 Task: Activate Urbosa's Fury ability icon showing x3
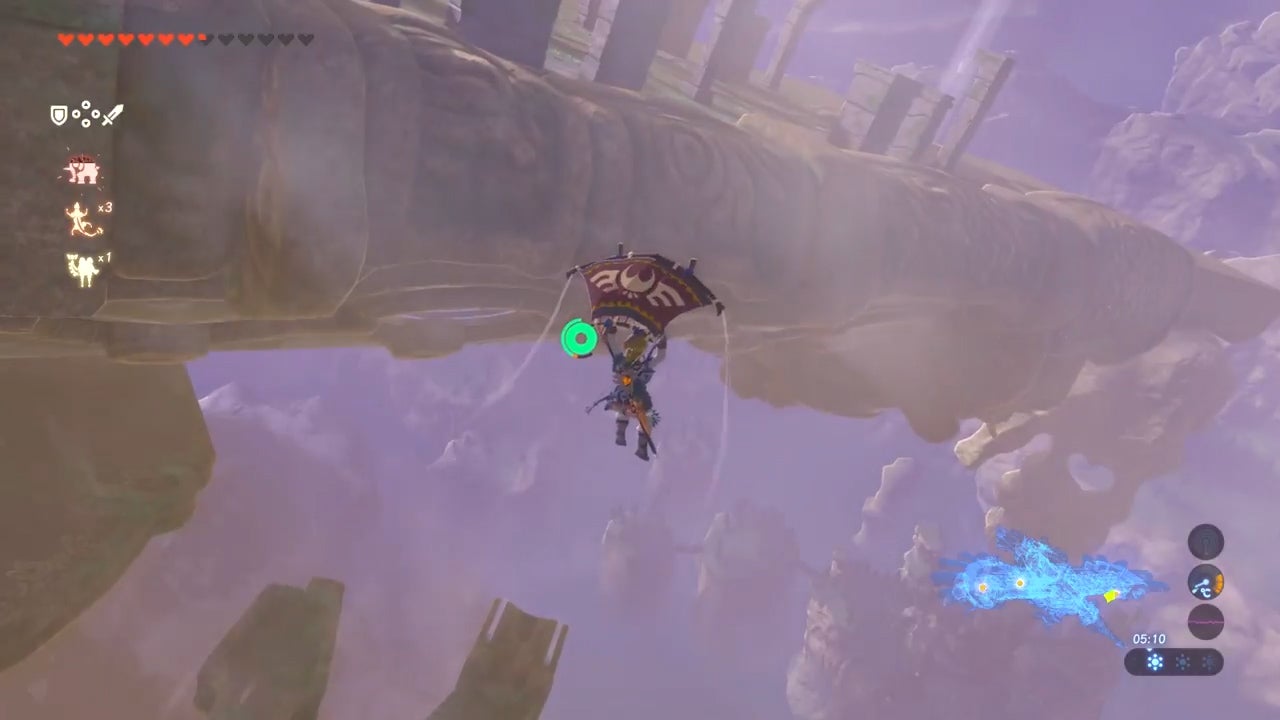point(78,218)
